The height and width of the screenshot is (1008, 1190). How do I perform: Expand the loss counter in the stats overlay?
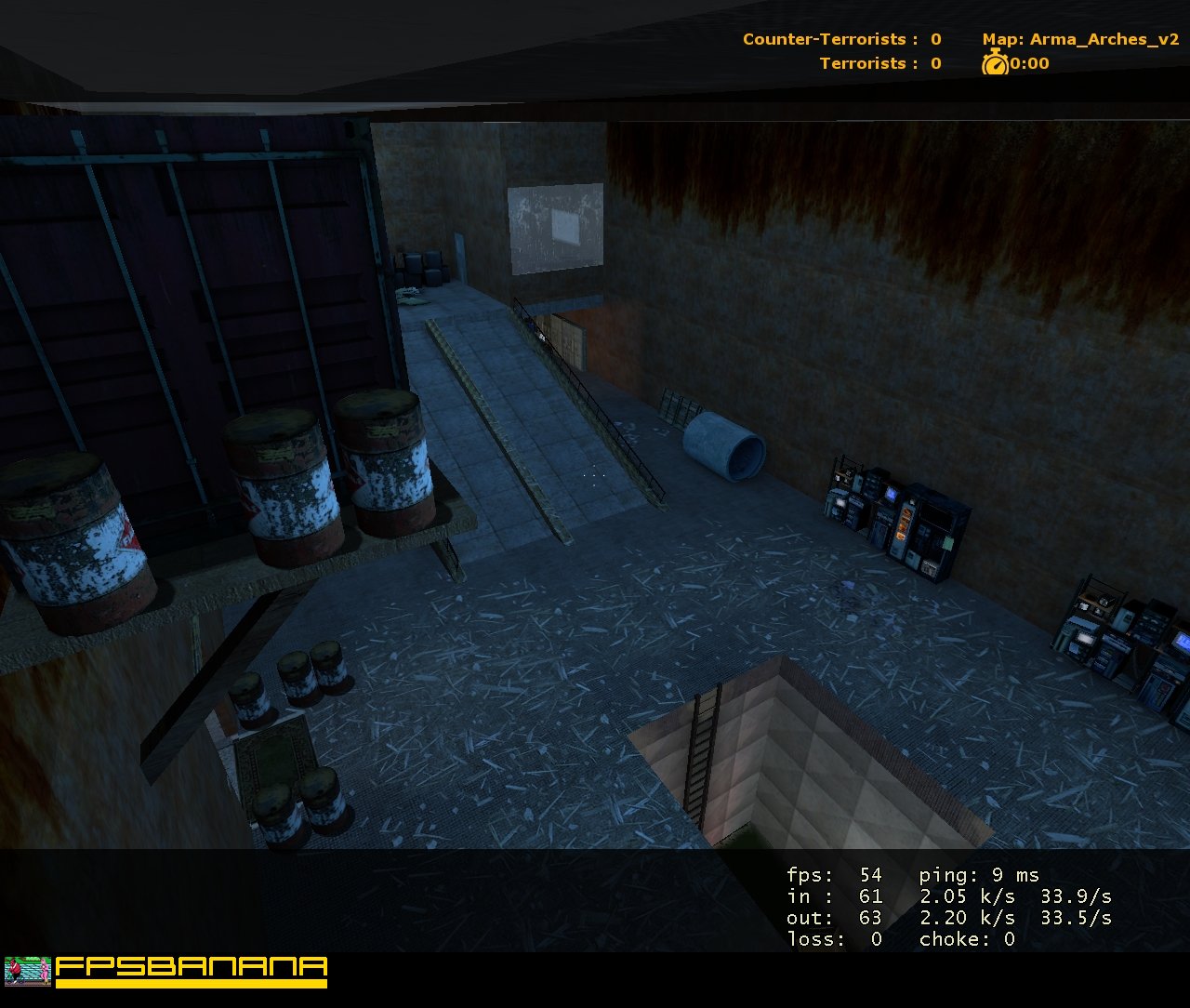coord(832,939)
